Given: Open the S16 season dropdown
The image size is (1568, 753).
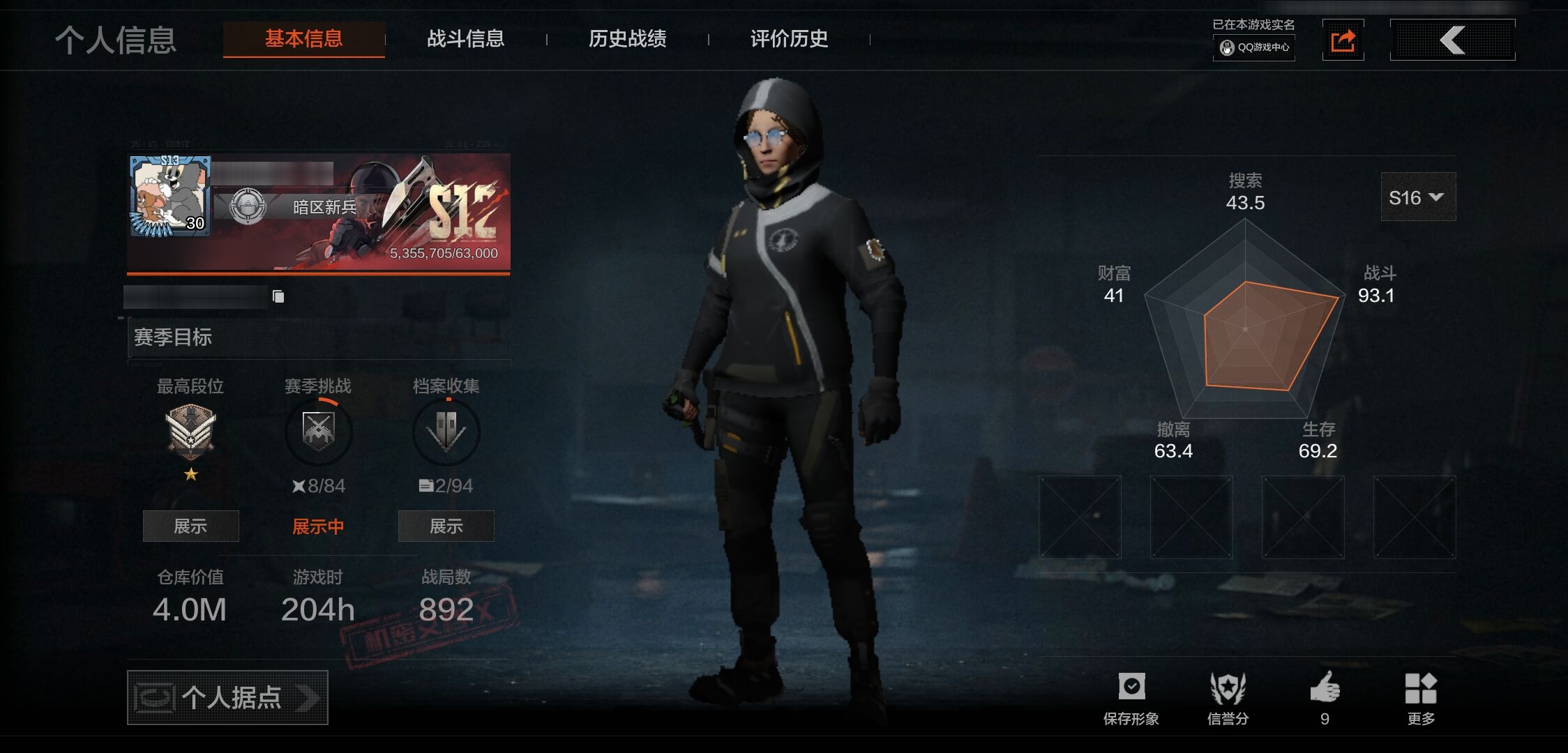Looking at the screenshot, I should 1417,197.
